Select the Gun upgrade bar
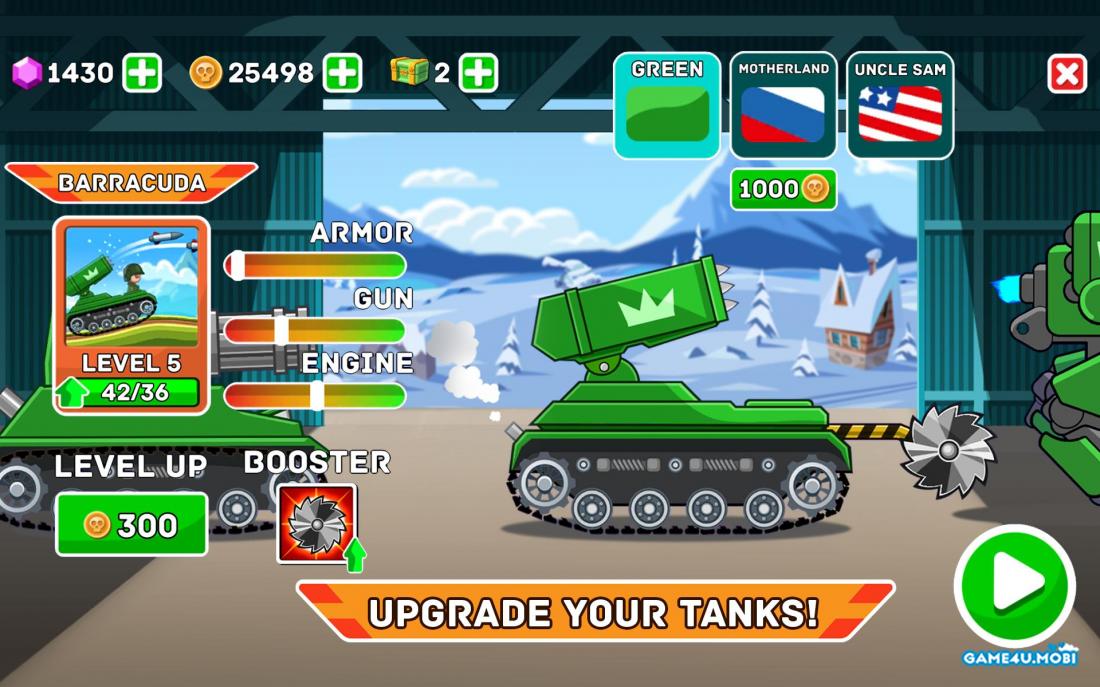 click(x=315, y=330)
